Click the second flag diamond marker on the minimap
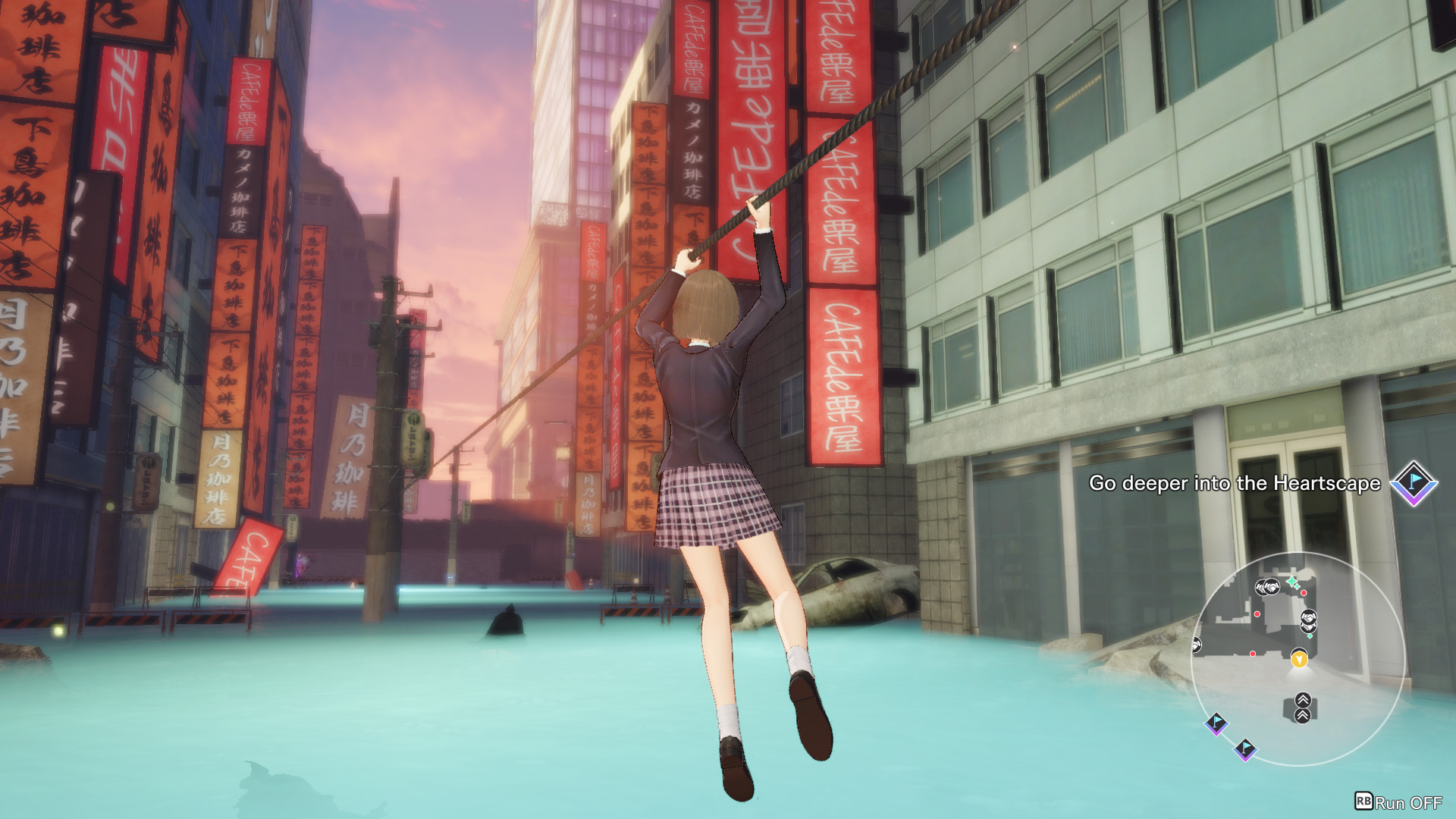This screenshot has width=1456, height=819. [x=1244, y=748]
